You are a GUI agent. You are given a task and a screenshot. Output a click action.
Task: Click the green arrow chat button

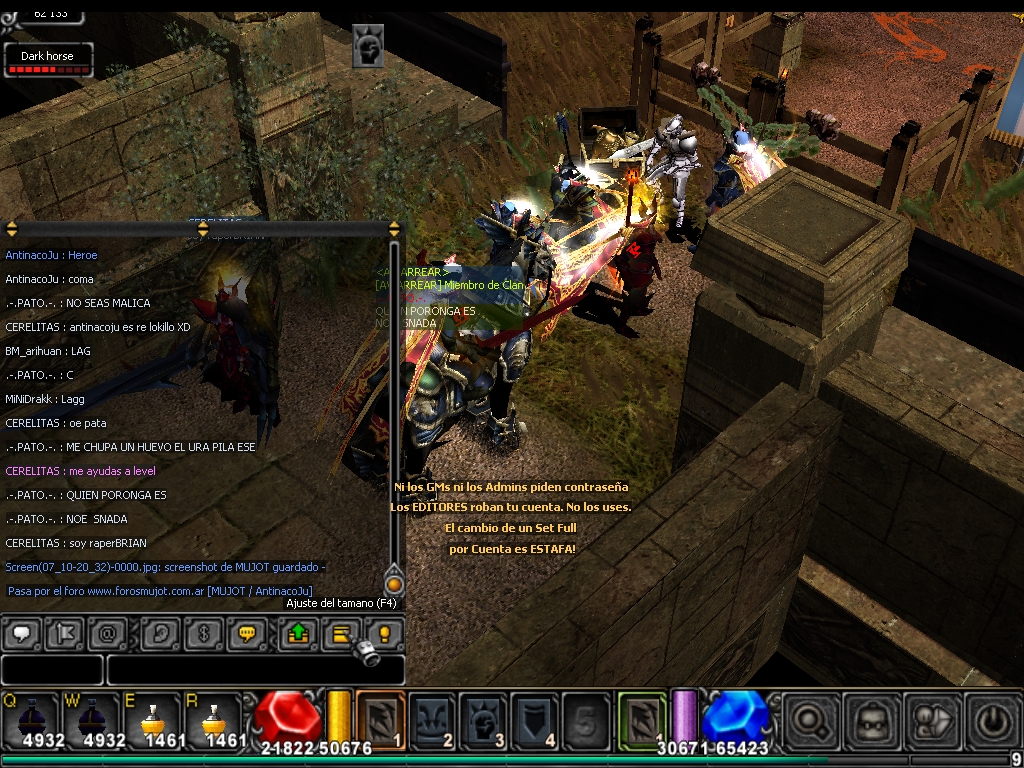[298, 633]
